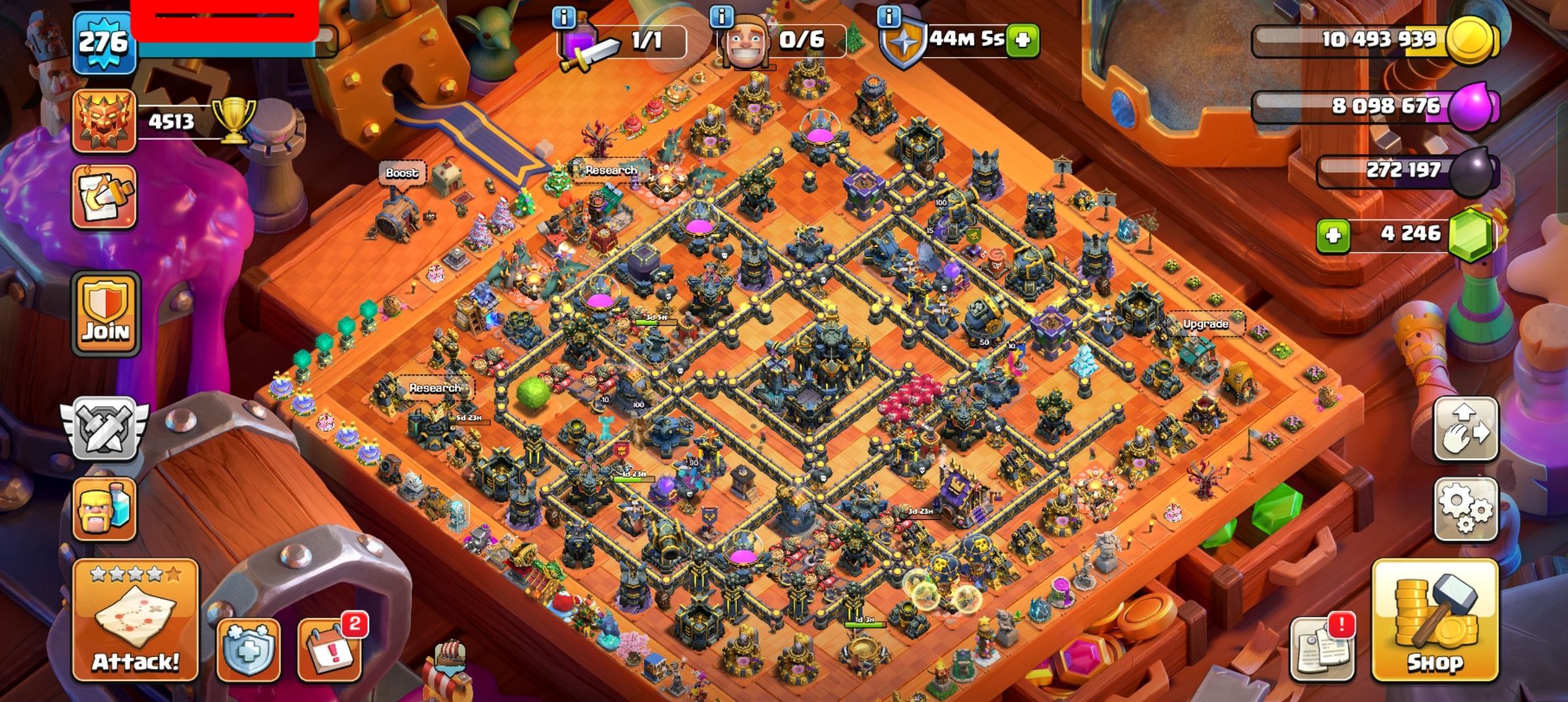Tap the Upgrade bubble near the hut
The width and height of the screenshot is (1568, 702).
point(1205,324)
